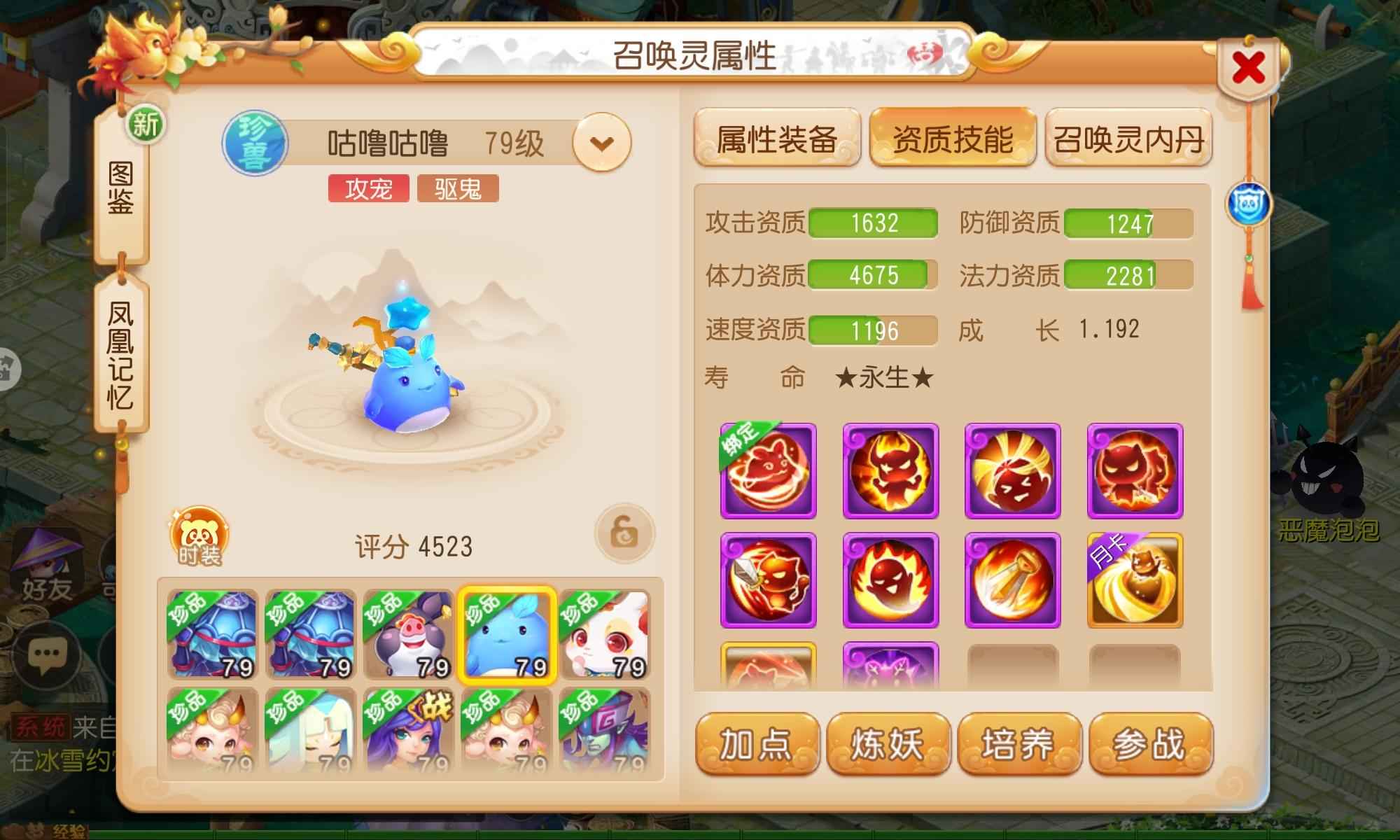Open the 图鉴 side tab
1400x840 pixels.
121,189
